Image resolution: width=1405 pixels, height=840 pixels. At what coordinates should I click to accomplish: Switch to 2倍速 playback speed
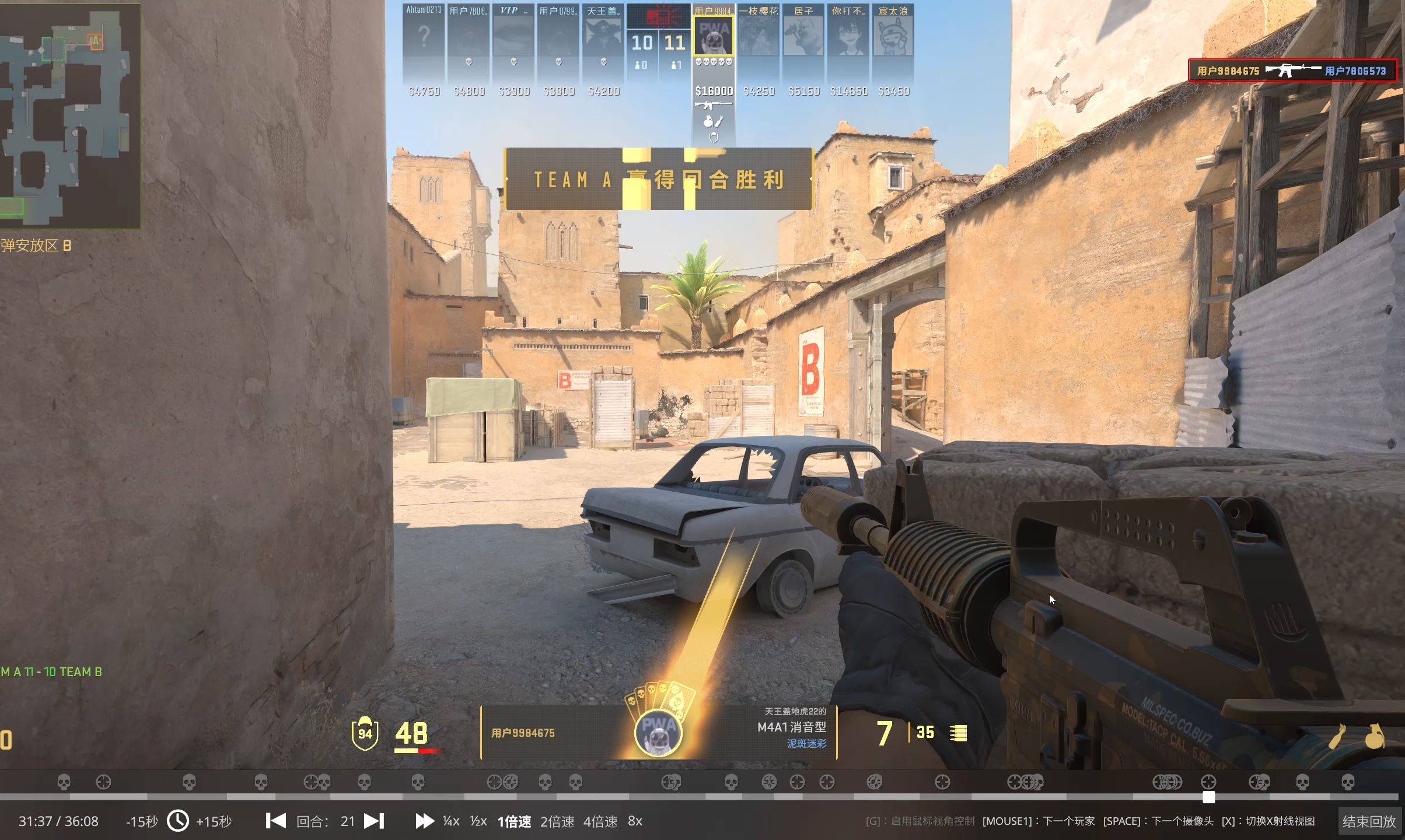557,821
